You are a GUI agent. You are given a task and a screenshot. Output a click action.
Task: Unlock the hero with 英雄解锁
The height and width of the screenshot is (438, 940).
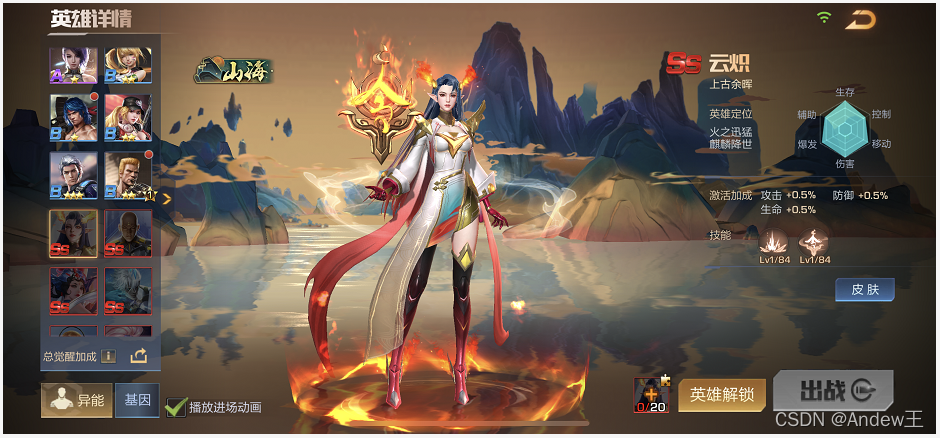722,395
